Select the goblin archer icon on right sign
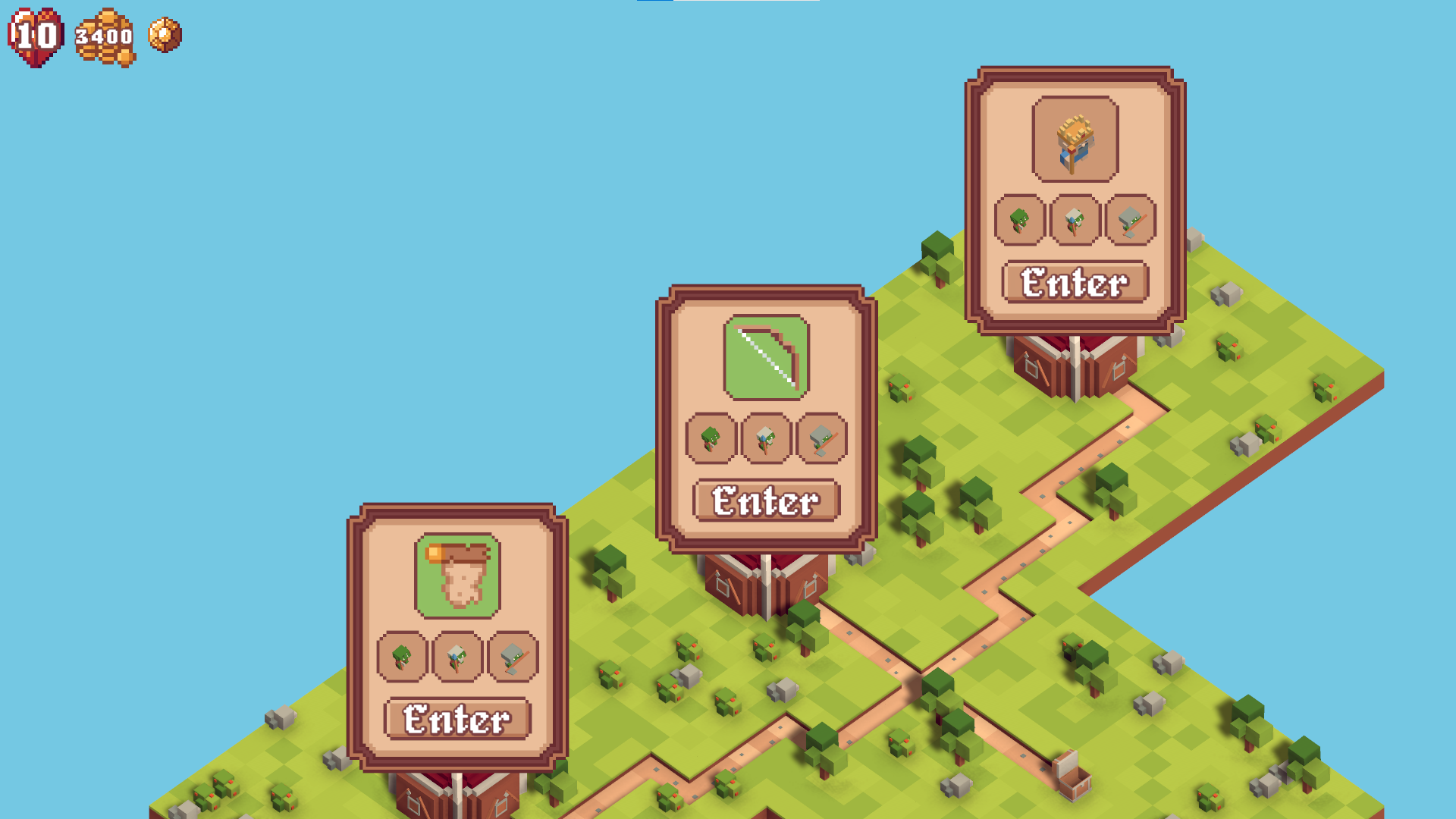This screenshot has width=1456, height=819. 1020,221
